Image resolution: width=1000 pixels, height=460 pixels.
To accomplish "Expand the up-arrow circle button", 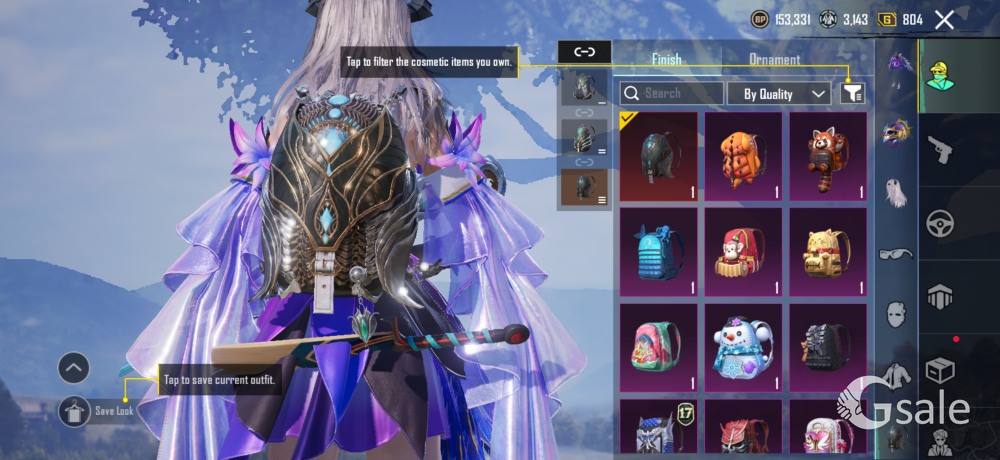I will (74, 368).
